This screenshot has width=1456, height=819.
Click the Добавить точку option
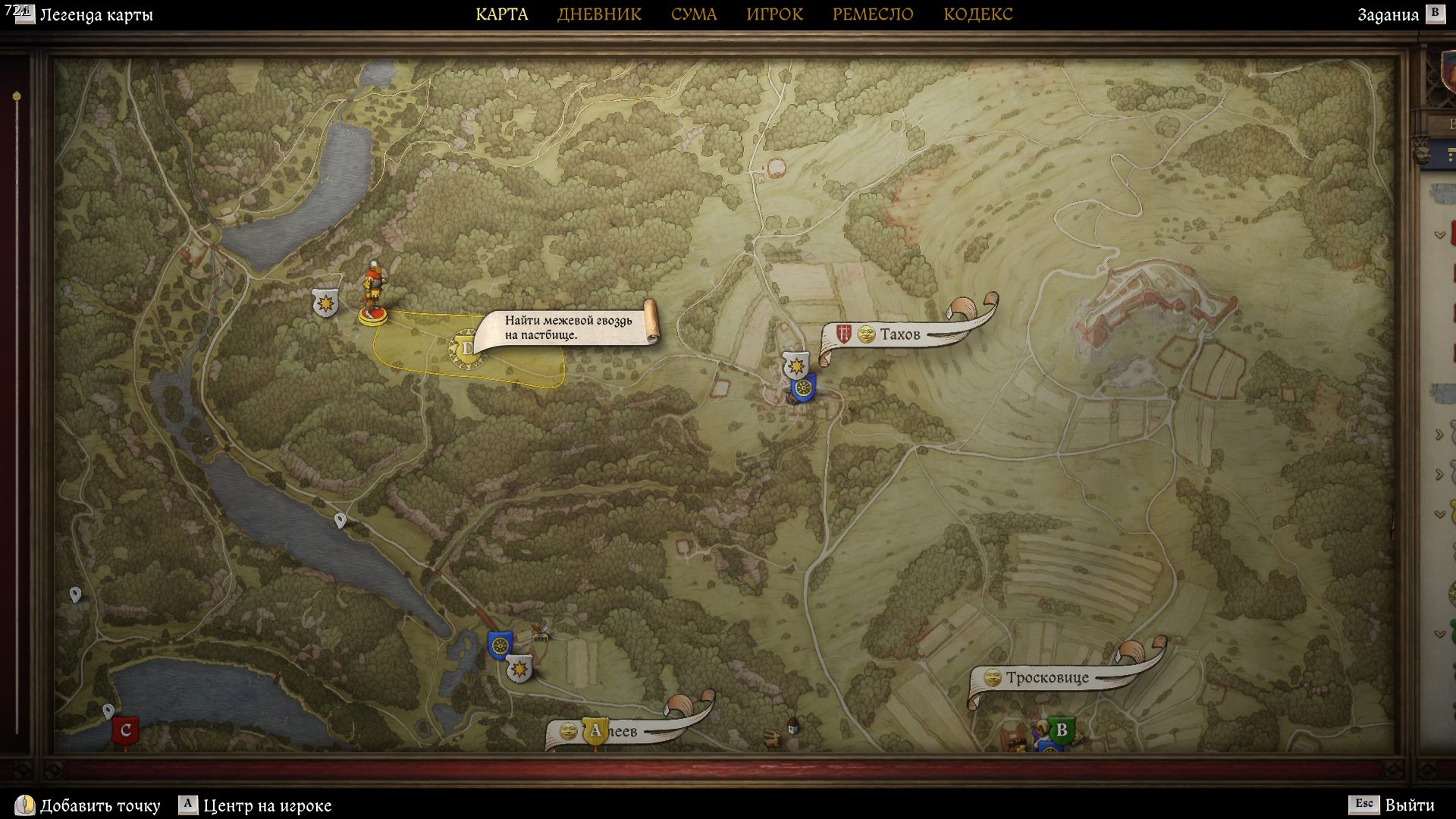pyautogui.click(x=99, y=805)
